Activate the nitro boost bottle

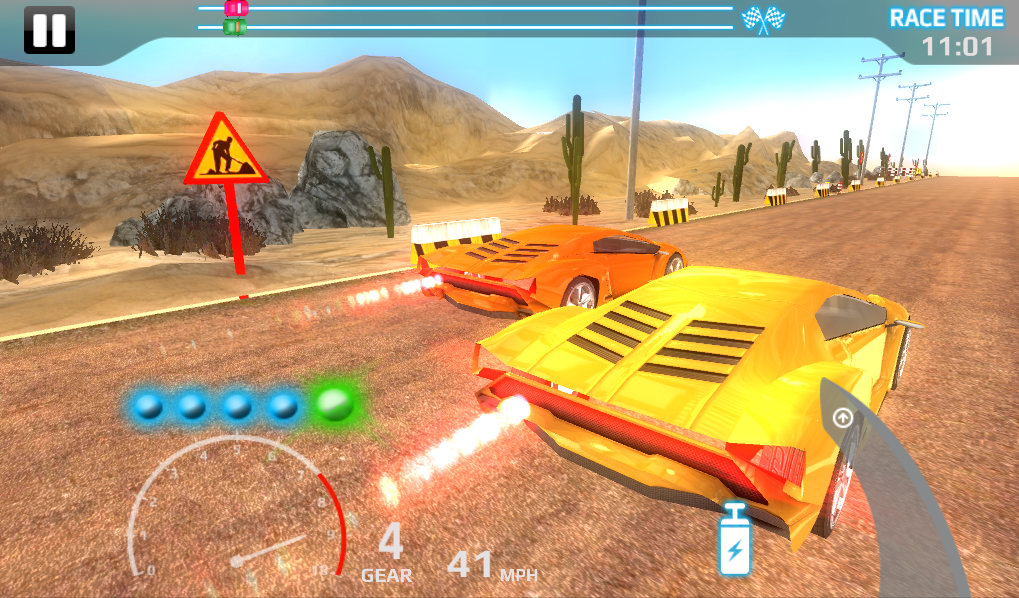(x=735, y=541)
